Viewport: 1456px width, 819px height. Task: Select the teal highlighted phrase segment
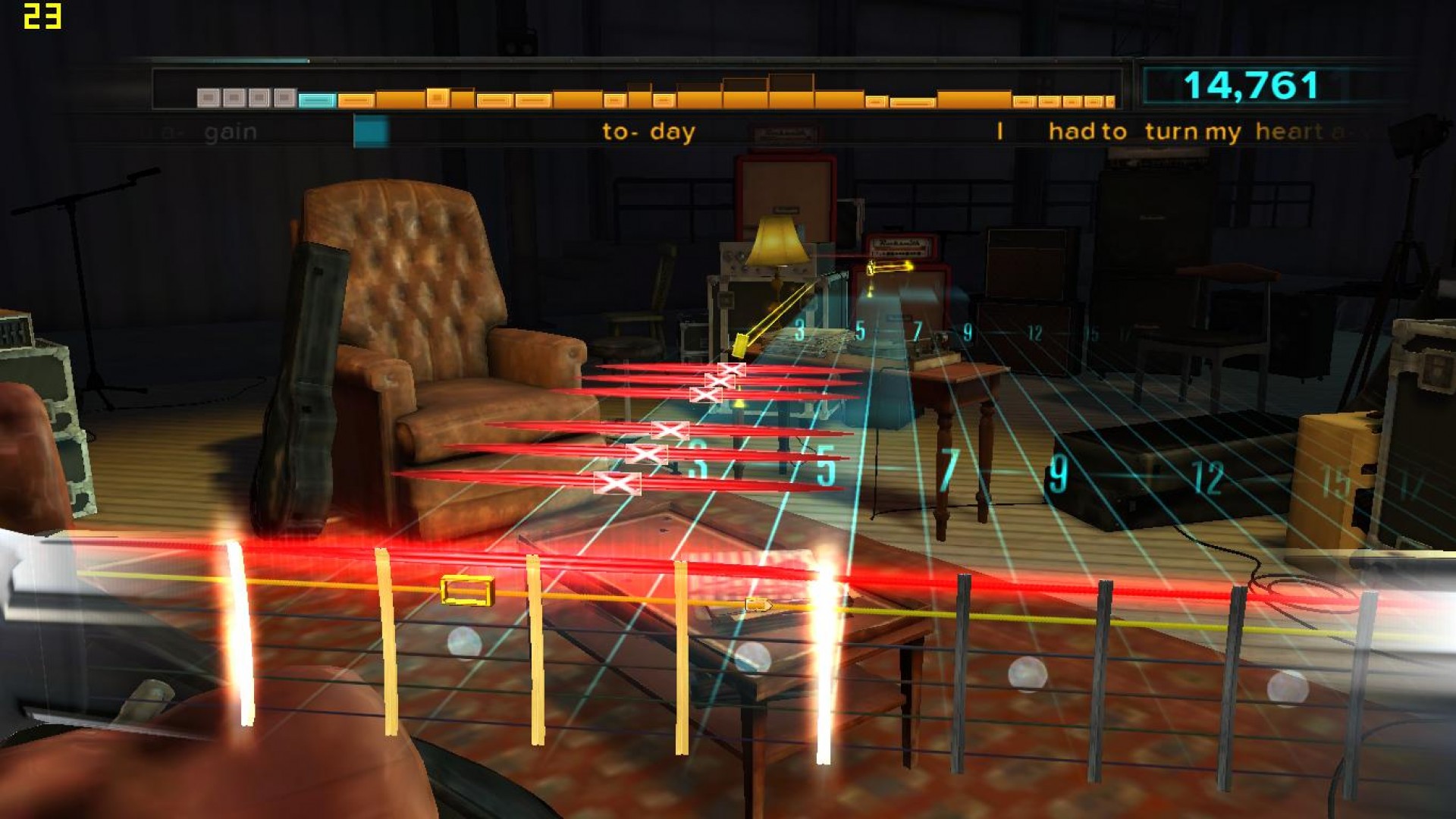(x=314, y=98)
